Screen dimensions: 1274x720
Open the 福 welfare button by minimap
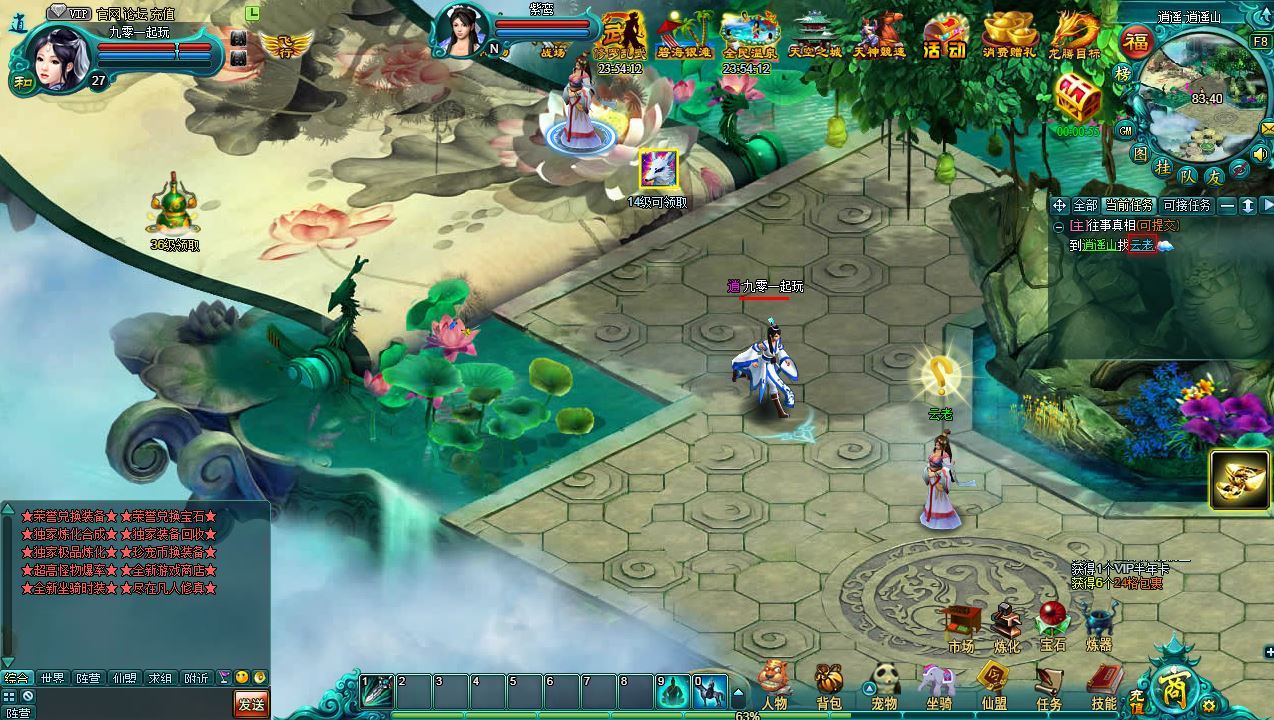(1136, 42)
